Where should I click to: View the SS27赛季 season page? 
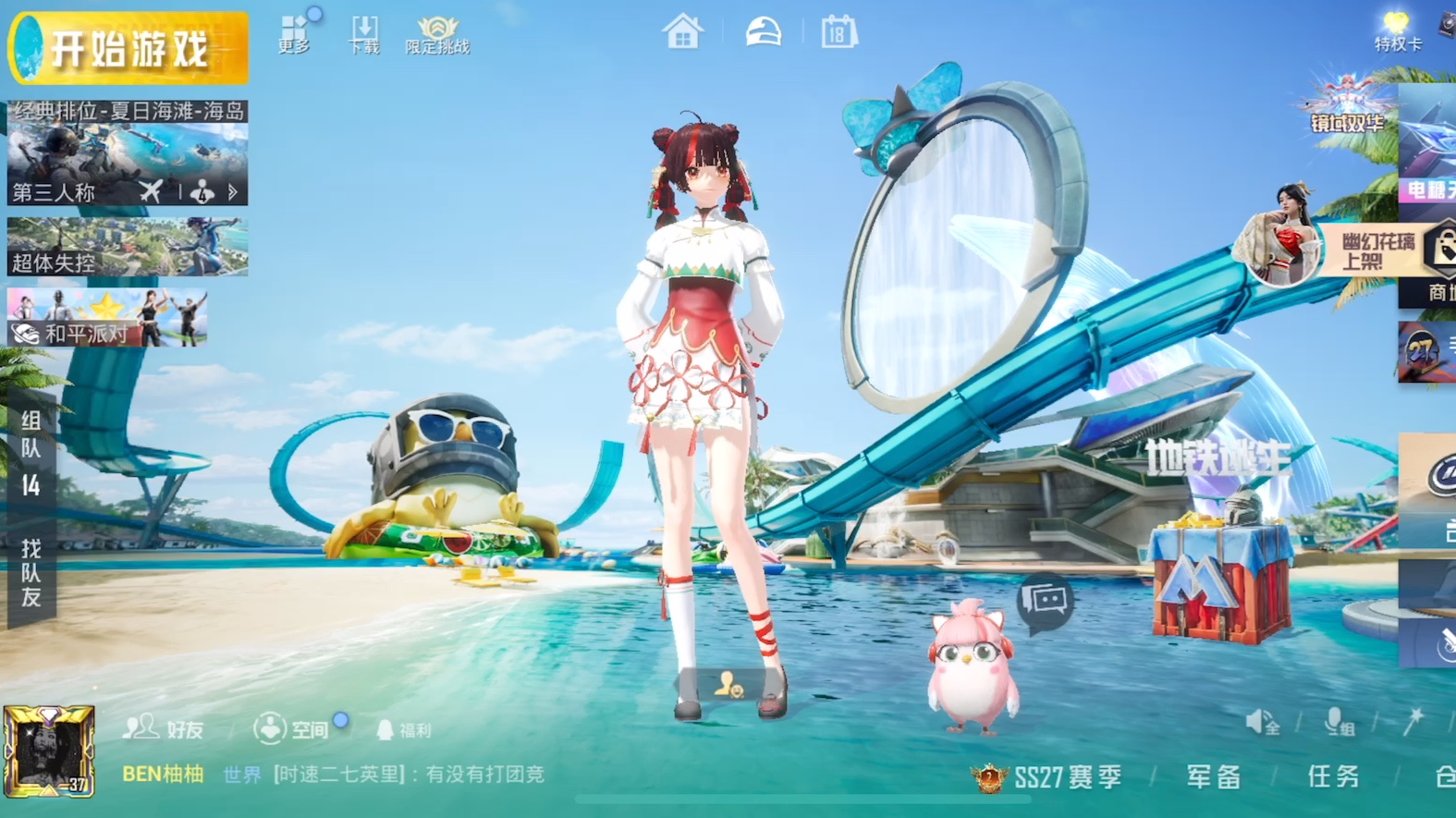(1048, 777)
